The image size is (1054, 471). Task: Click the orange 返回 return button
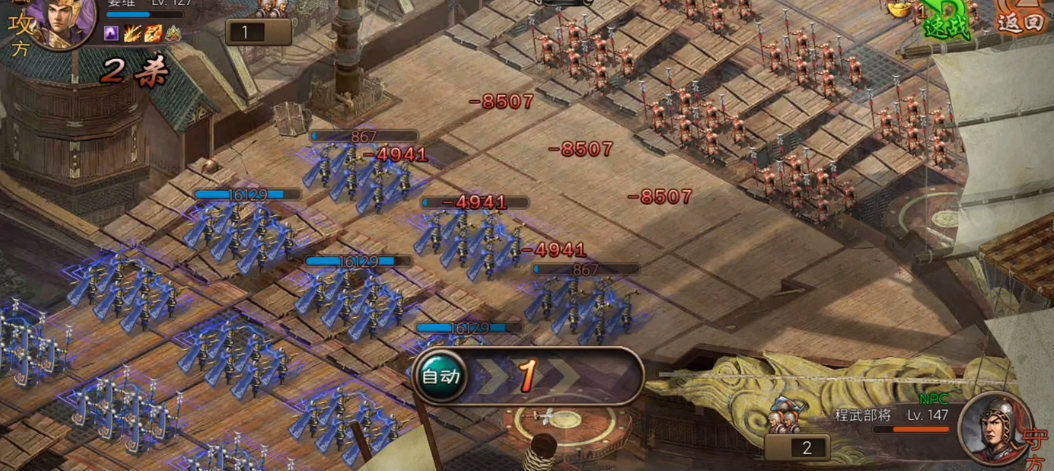click(x=1022, y=20)
